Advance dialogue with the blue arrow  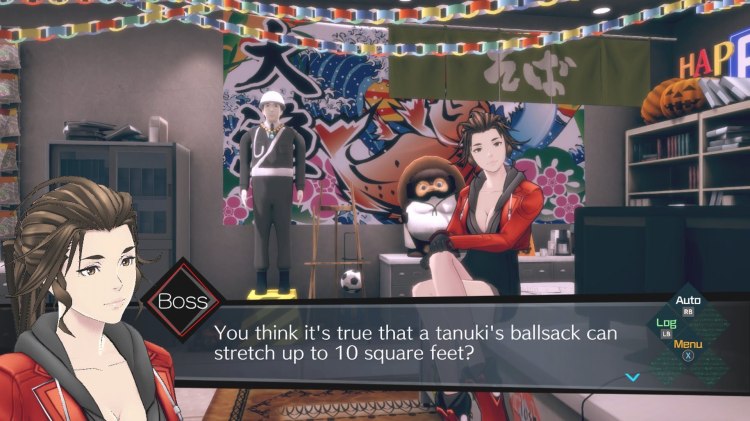pyautogui.click(x=631, y=377)
